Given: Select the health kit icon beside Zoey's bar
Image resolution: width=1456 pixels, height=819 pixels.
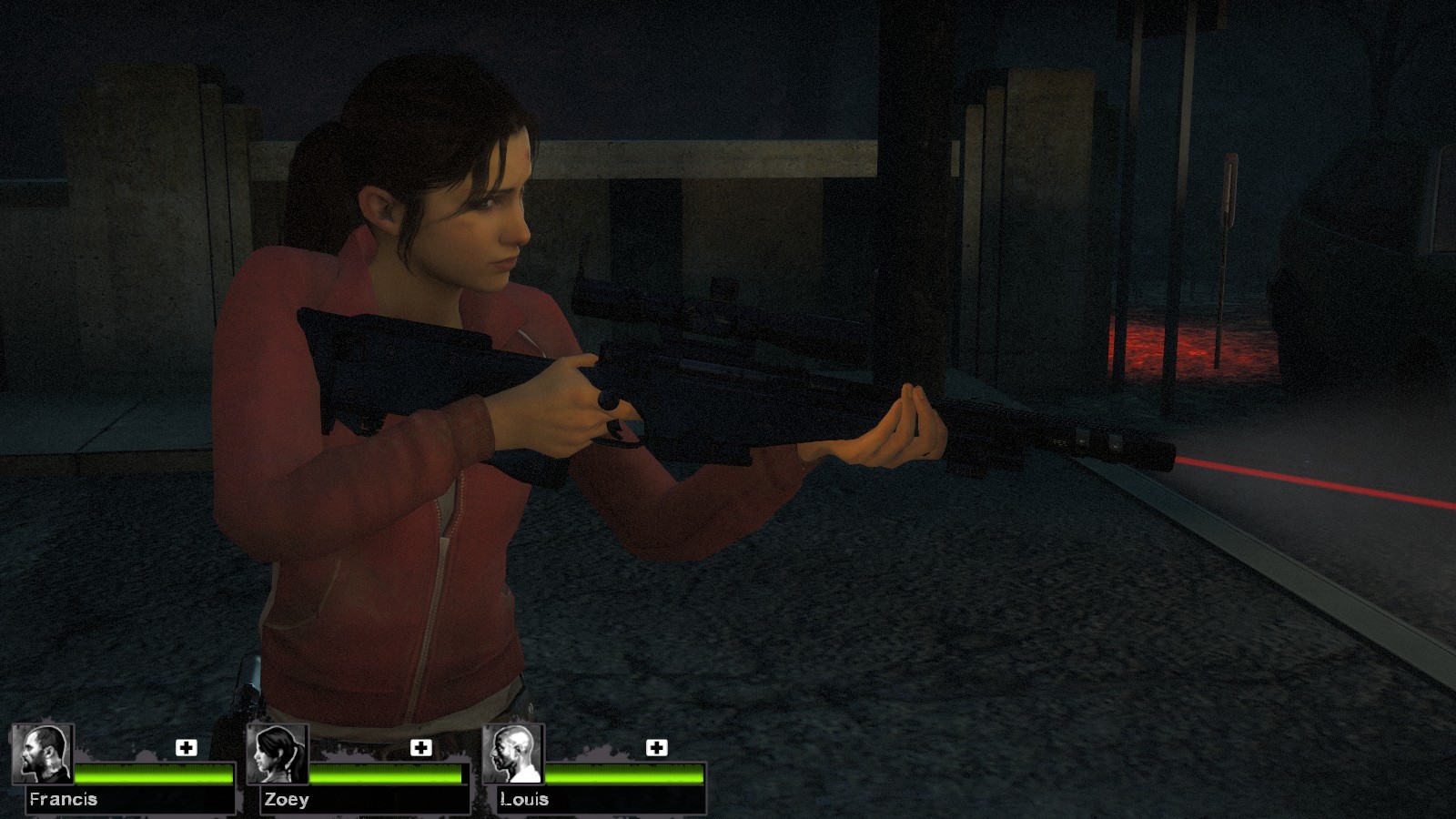Looking at the screenshot, I should click(420, 748).
